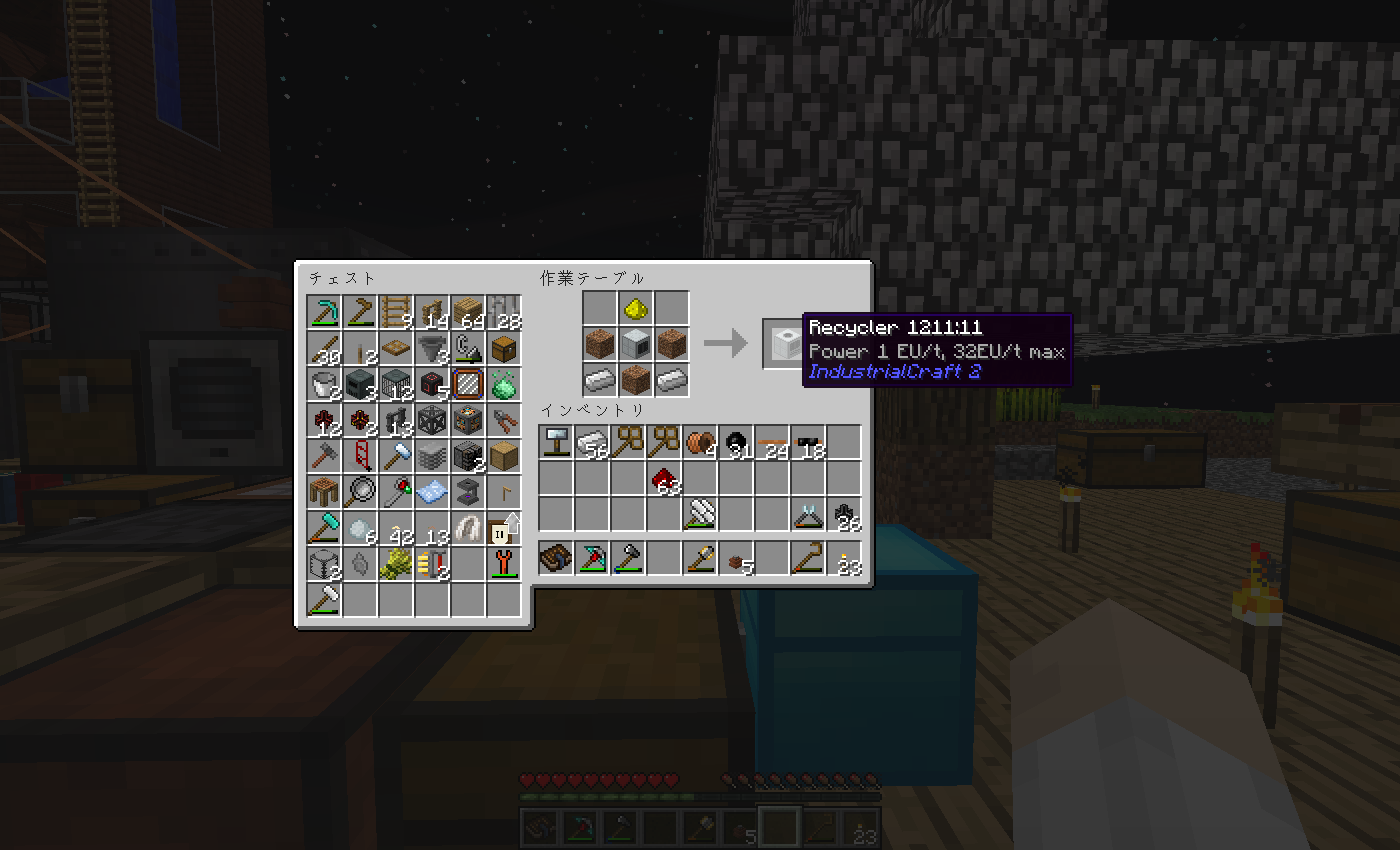
Task: Pick up the glowstone dust in the crafting grid
Action: click(635, 310)
